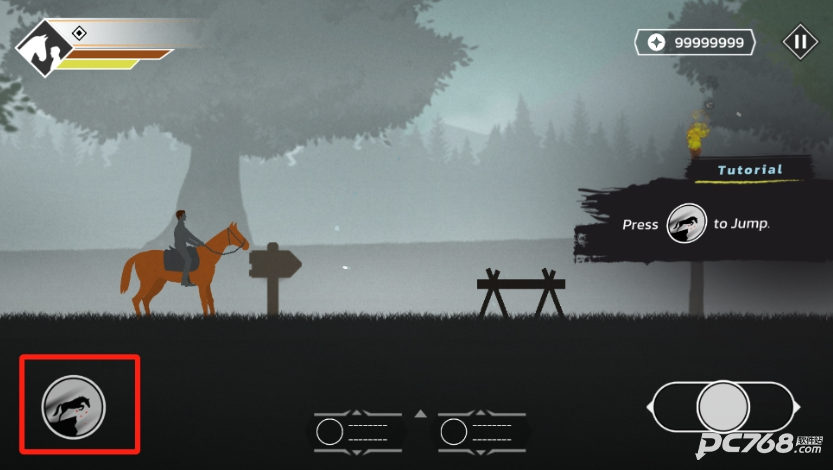Pause the game with the pause button
Screen dimensions: 833x470
click(x=799, y=42)
